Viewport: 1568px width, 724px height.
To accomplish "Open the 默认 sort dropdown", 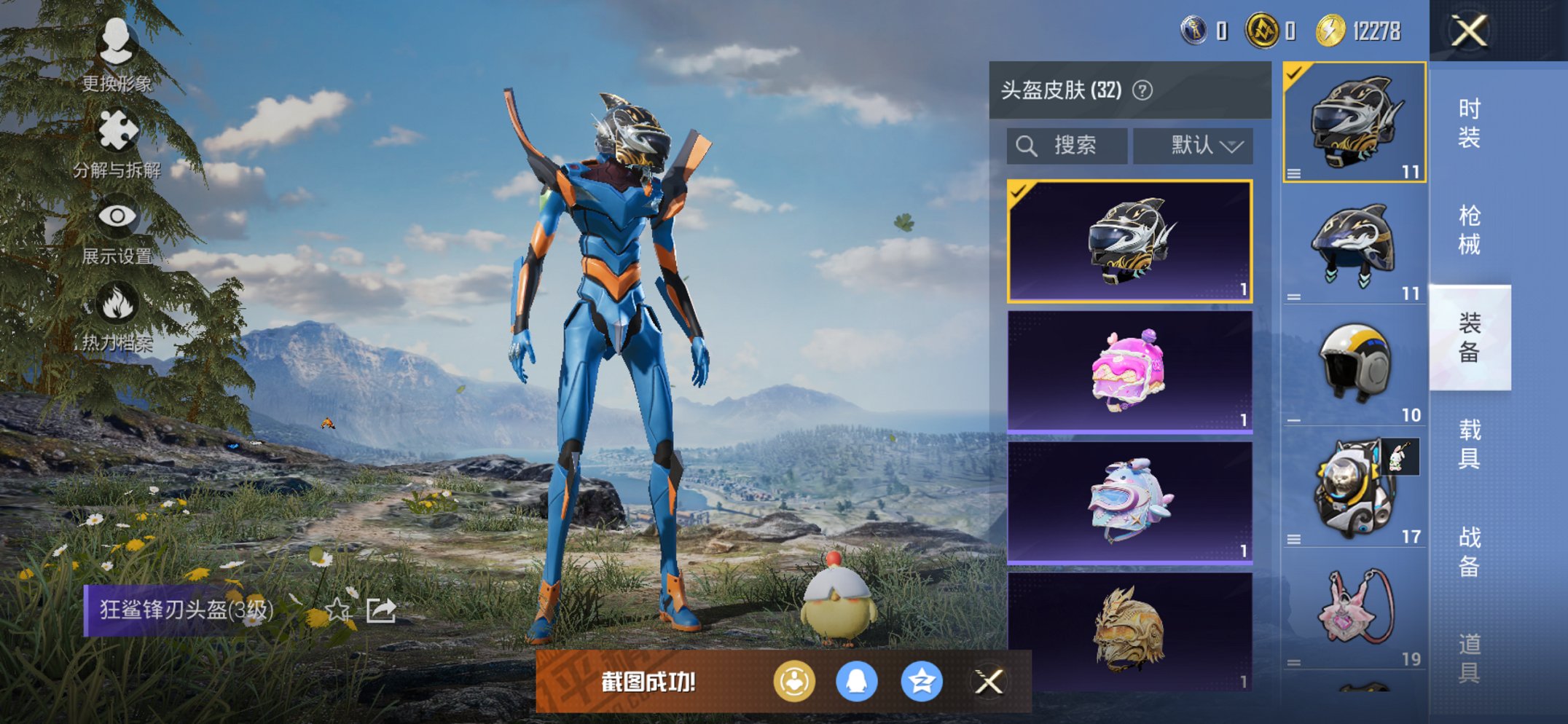I will click(x=1193, y=145).
